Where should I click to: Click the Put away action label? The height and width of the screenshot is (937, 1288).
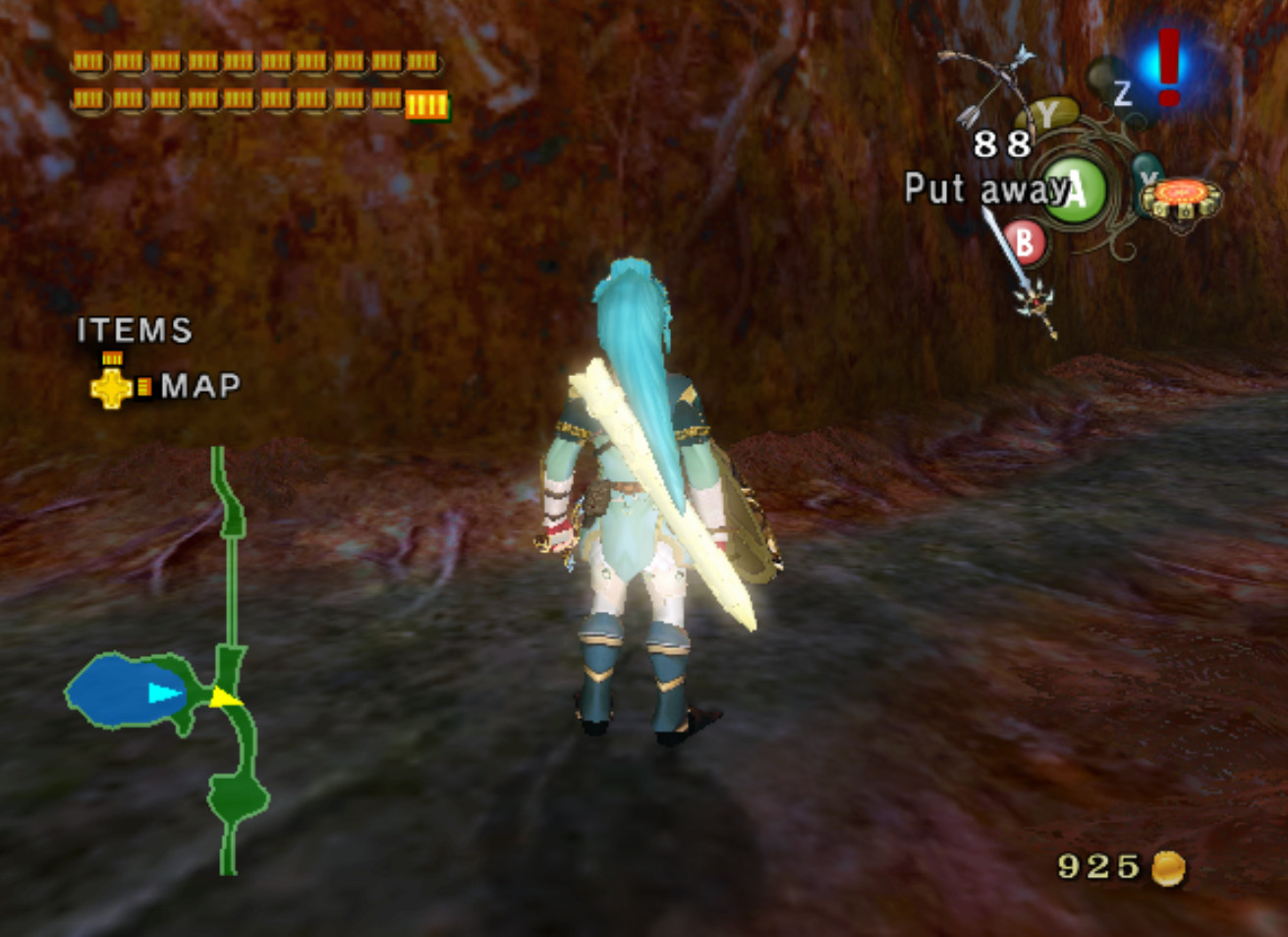(977, 189)
